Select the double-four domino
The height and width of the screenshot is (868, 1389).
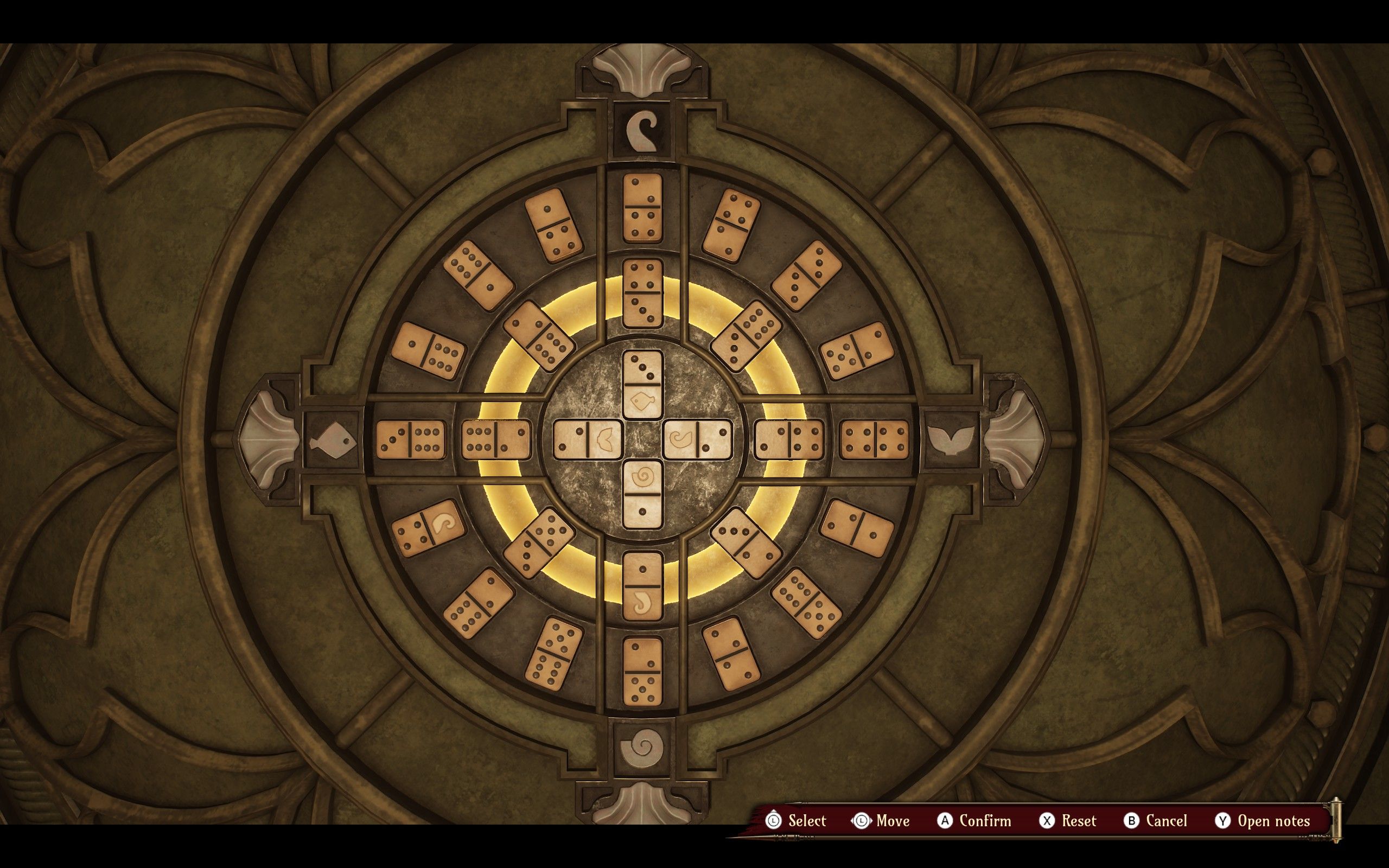874,440
